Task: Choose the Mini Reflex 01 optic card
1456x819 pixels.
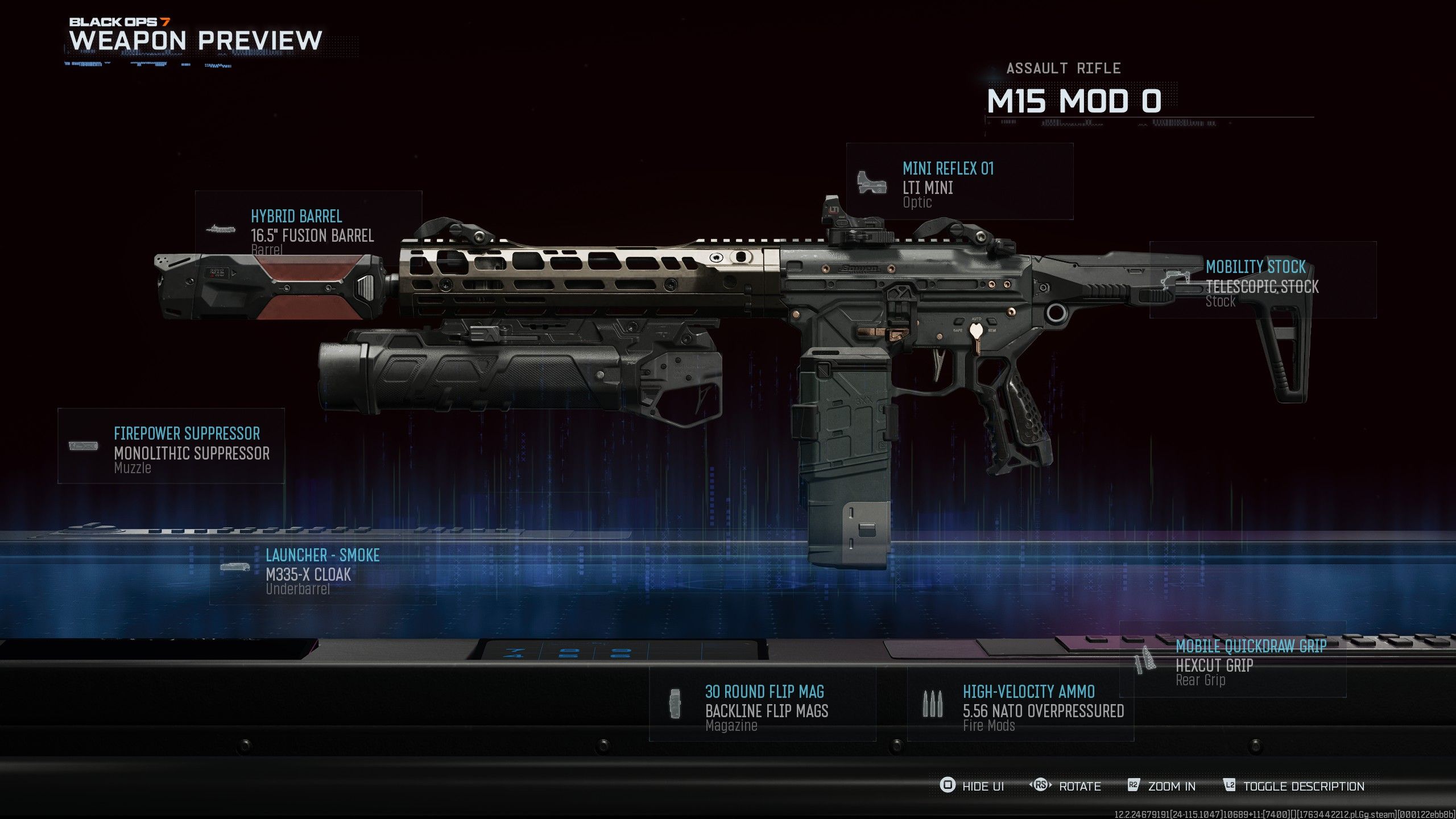Action: [959, 182]
